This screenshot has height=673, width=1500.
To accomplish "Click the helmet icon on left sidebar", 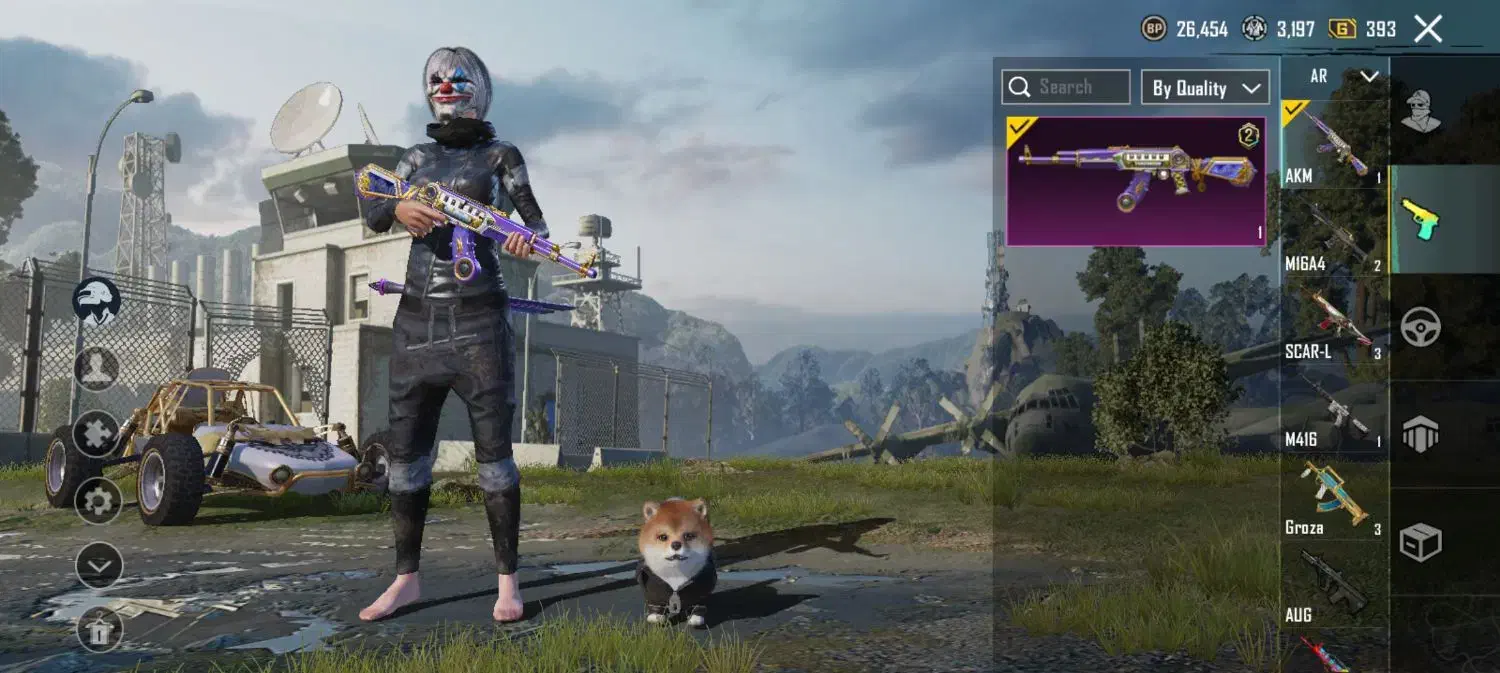I will tap(97, 301).
